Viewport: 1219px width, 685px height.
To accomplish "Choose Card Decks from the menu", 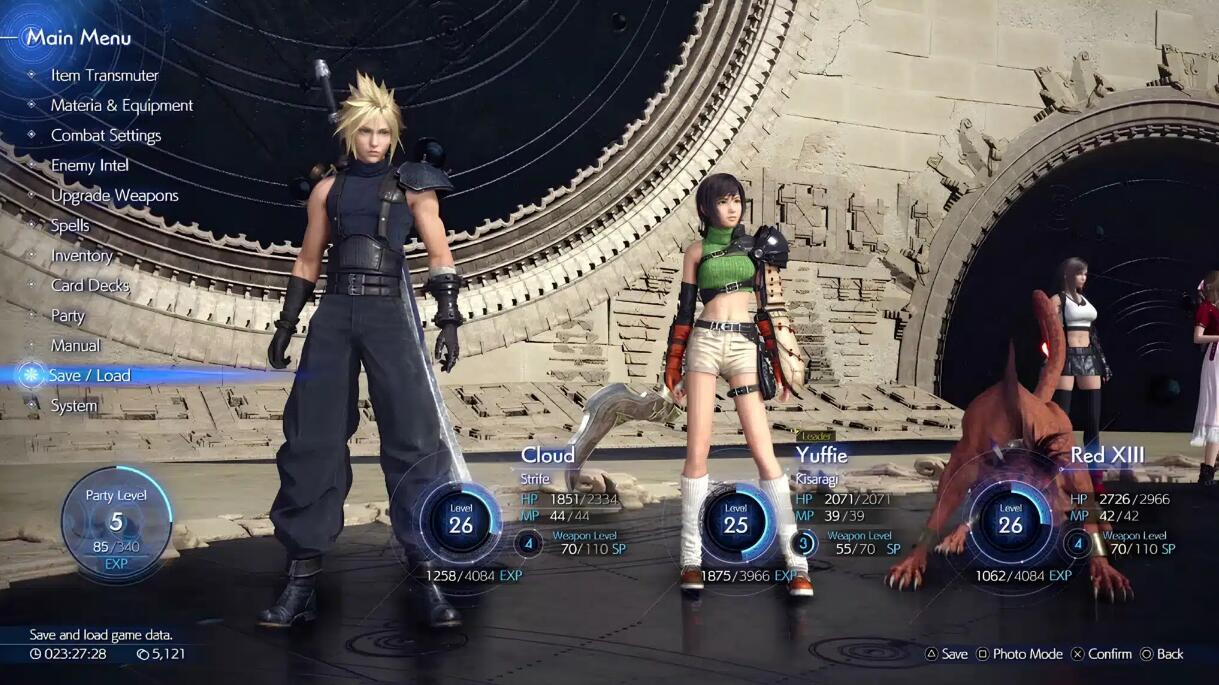I will pos(90,285).
